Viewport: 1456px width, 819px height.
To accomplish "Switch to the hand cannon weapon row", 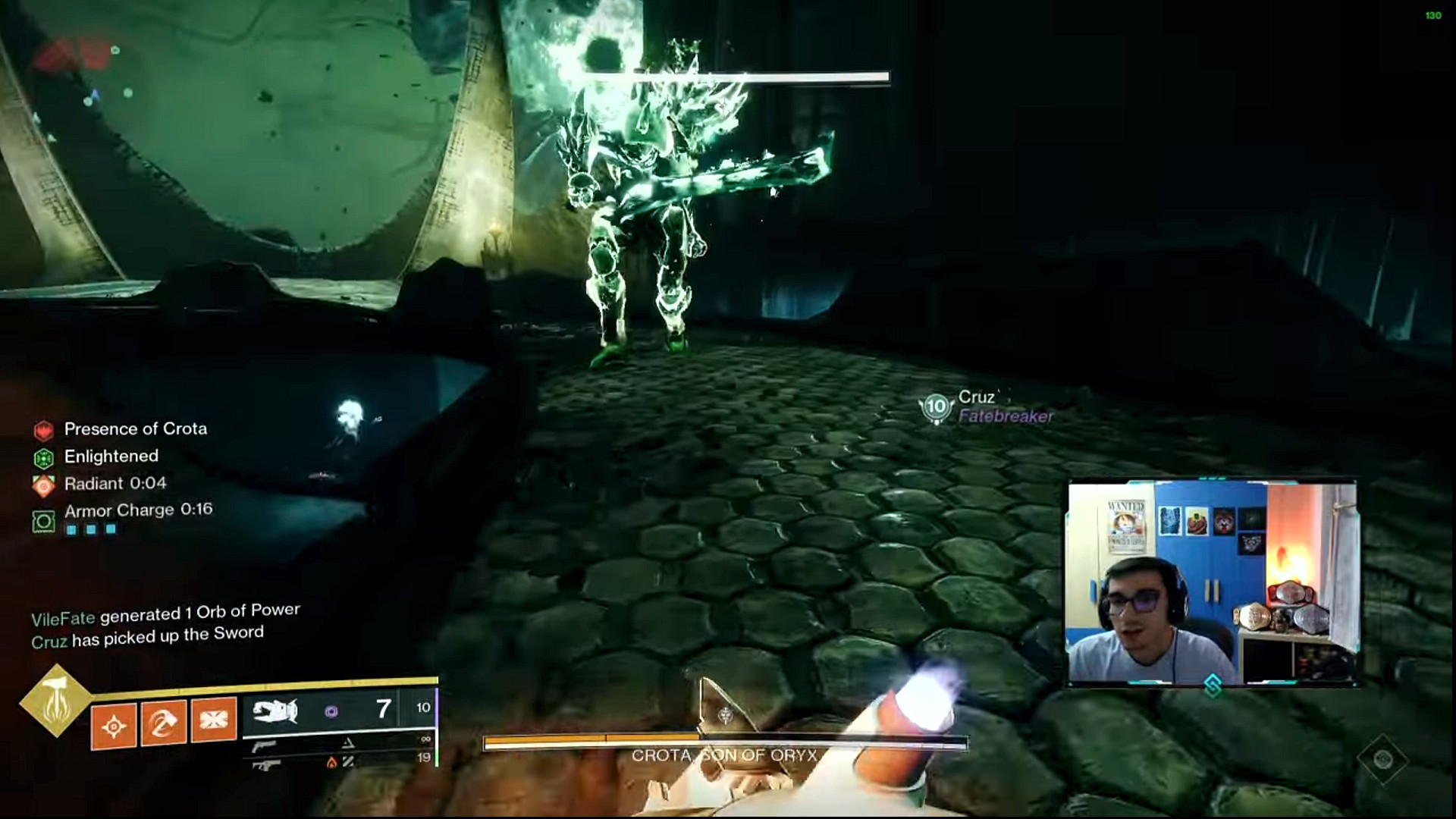I will coord(264,747).
